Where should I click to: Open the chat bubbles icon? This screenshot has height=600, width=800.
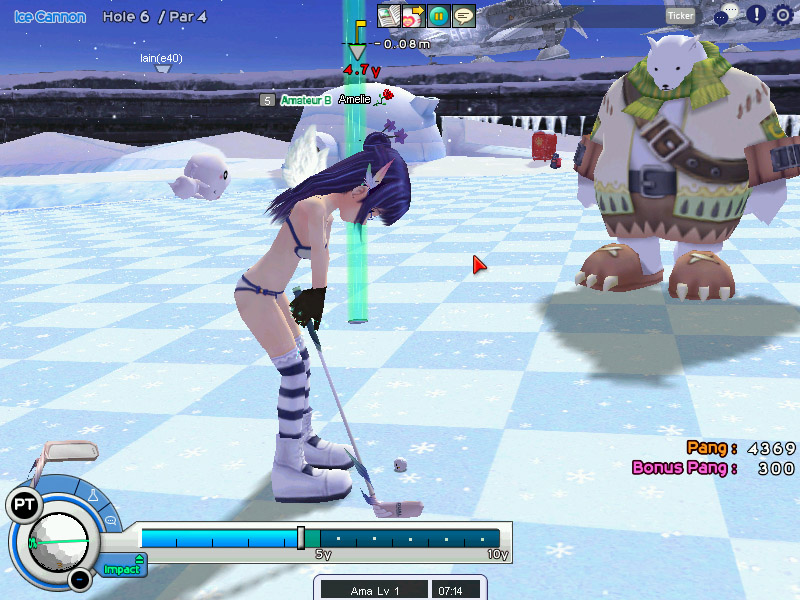[726, 14]
